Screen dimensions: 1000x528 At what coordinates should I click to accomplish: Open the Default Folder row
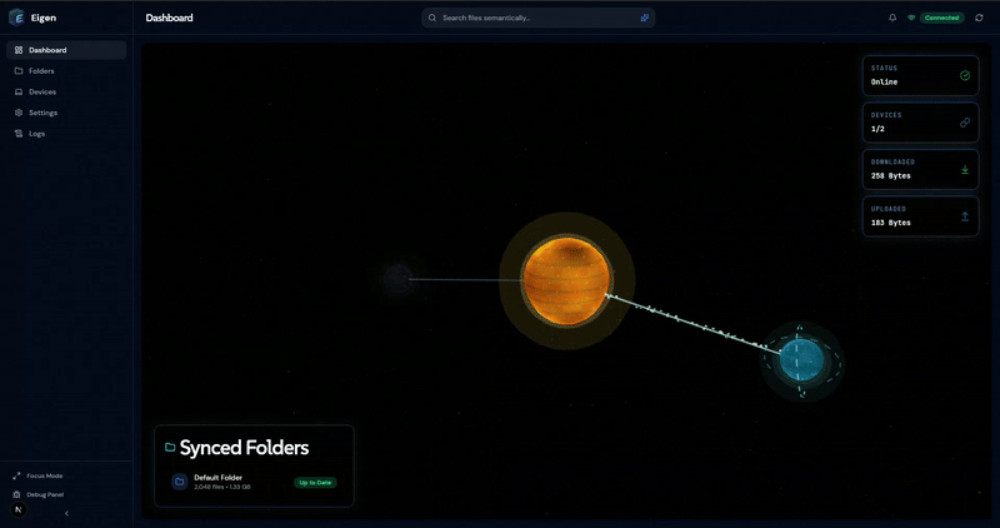(x=253, y=482)
